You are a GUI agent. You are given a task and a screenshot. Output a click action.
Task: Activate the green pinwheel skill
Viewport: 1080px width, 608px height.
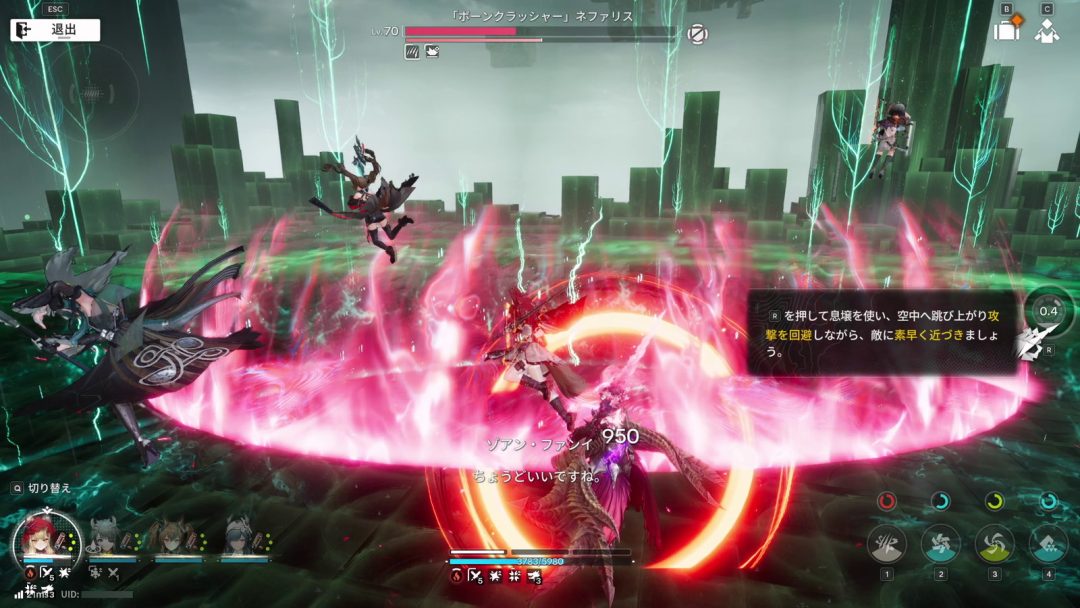click(994, 543)
